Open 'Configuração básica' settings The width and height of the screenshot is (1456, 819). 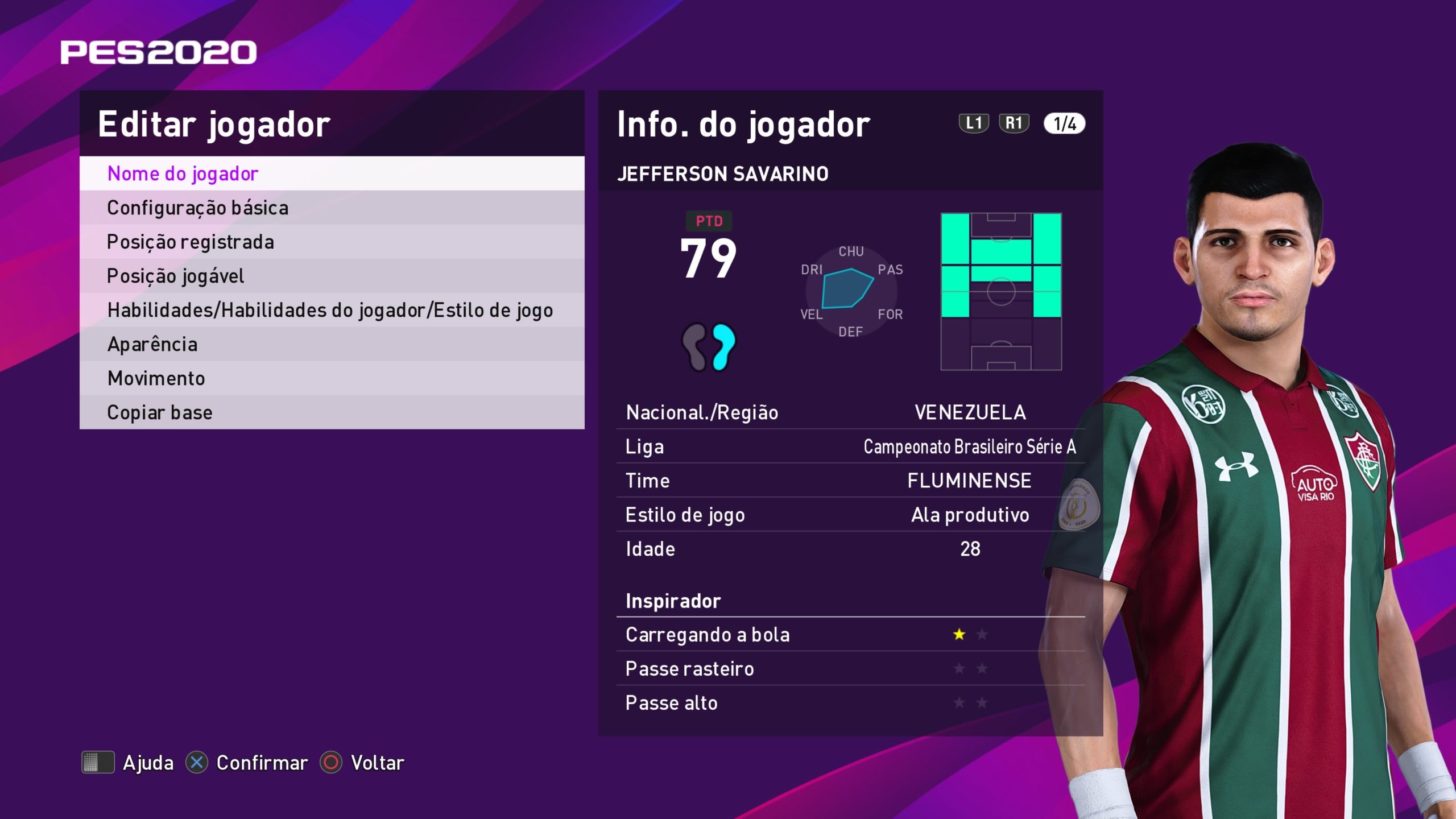pyautogui.click(x=332, y=208)
